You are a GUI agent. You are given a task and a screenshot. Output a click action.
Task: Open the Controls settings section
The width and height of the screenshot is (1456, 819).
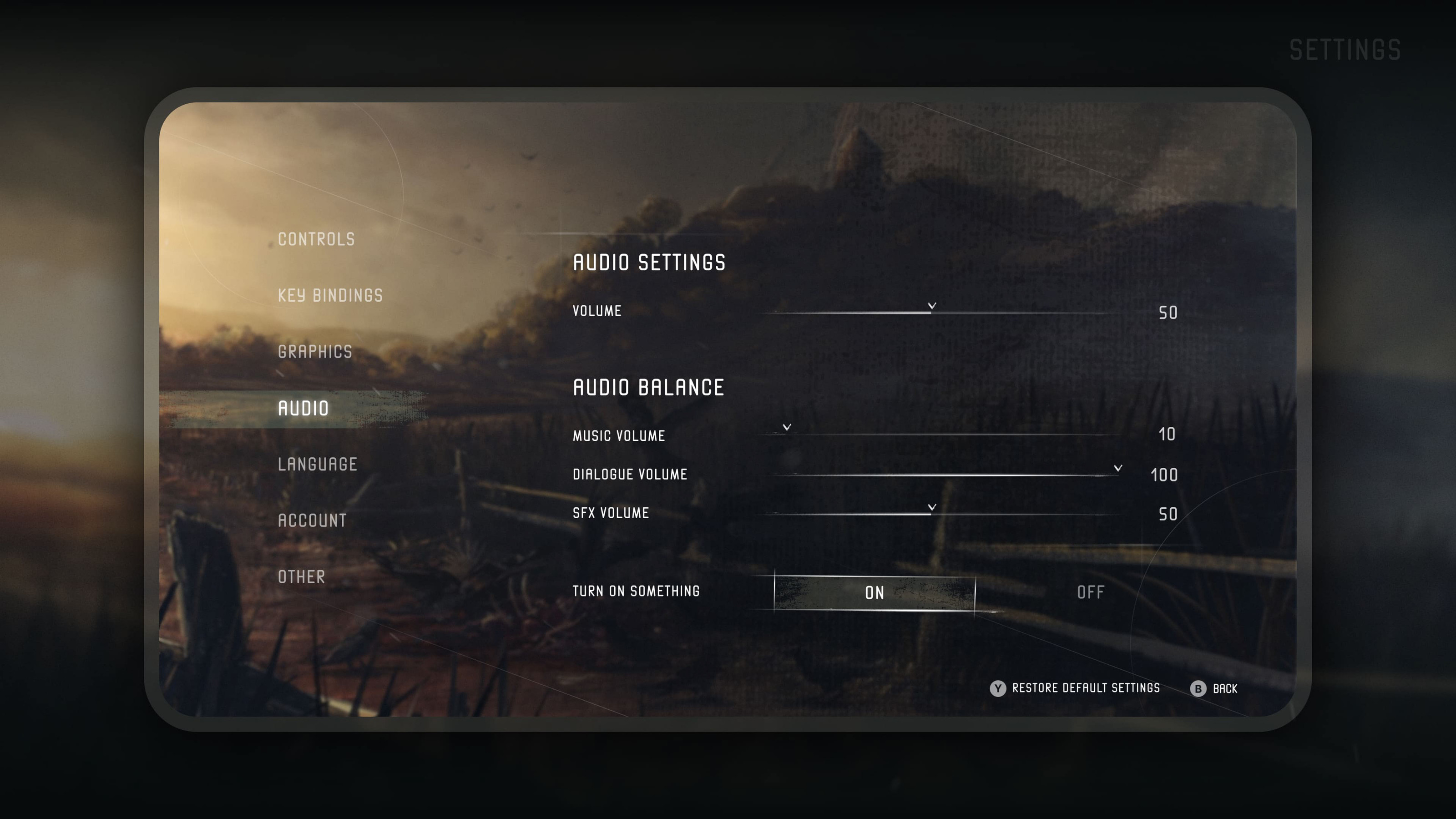coord(316,240)
